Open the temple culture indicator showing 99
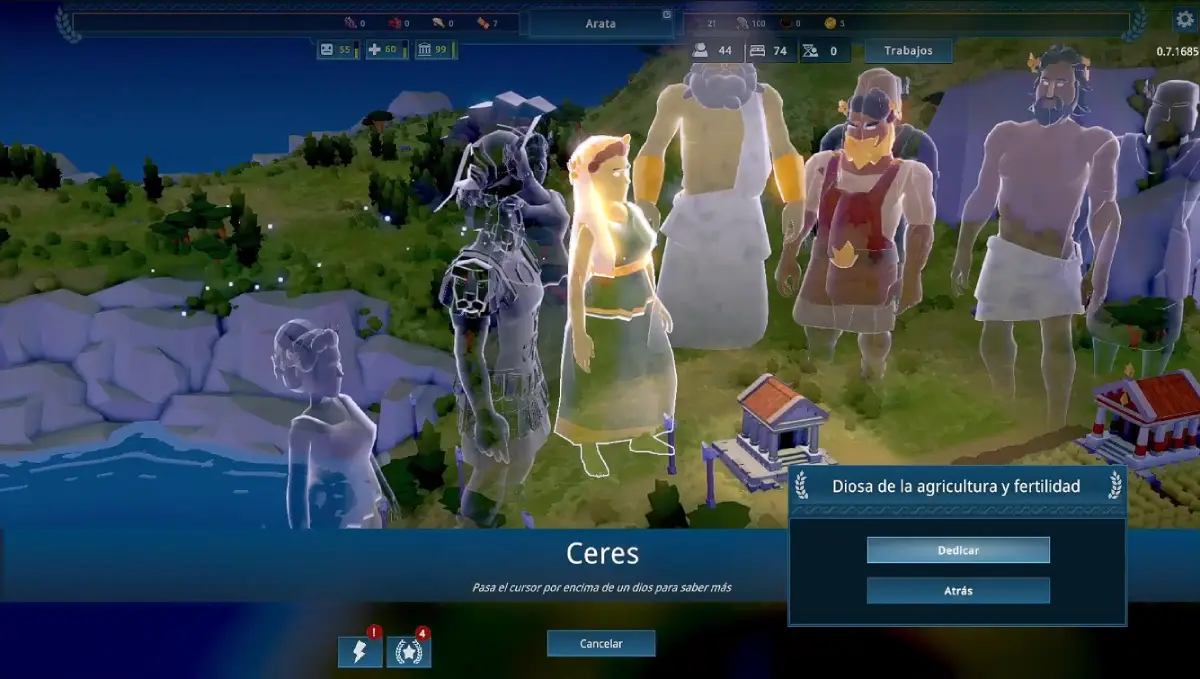 [x=435, y=49]
